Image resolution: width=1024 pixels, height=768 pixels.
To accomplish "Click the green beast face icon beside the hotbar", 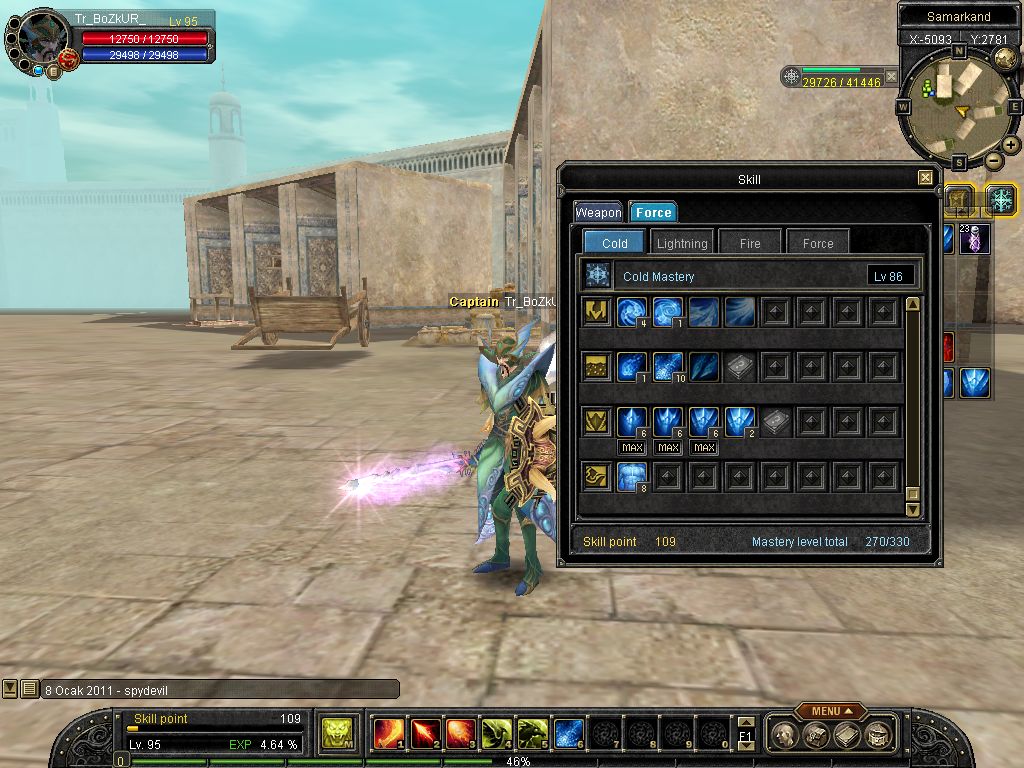I will point(336,735).
